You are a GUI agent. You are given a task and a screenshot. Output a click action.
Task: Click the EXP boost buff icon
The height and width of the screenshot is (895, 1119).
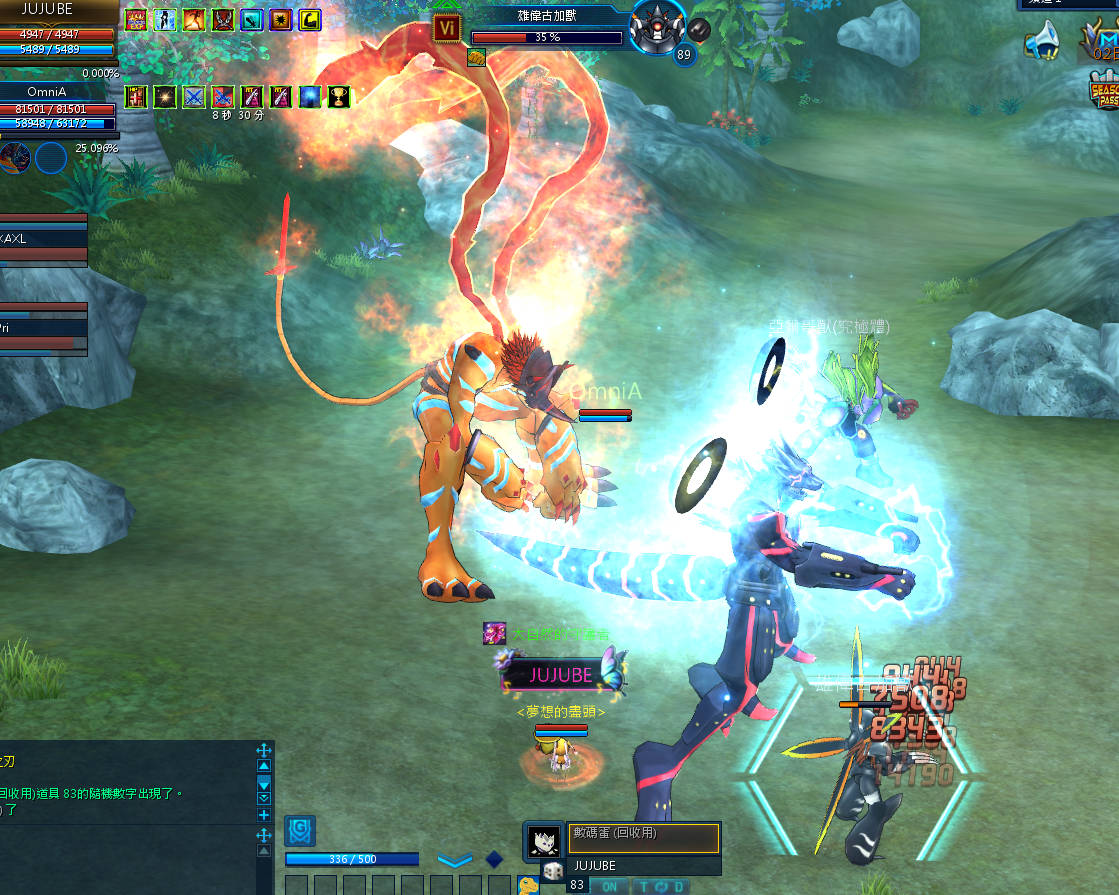(135, 19)
